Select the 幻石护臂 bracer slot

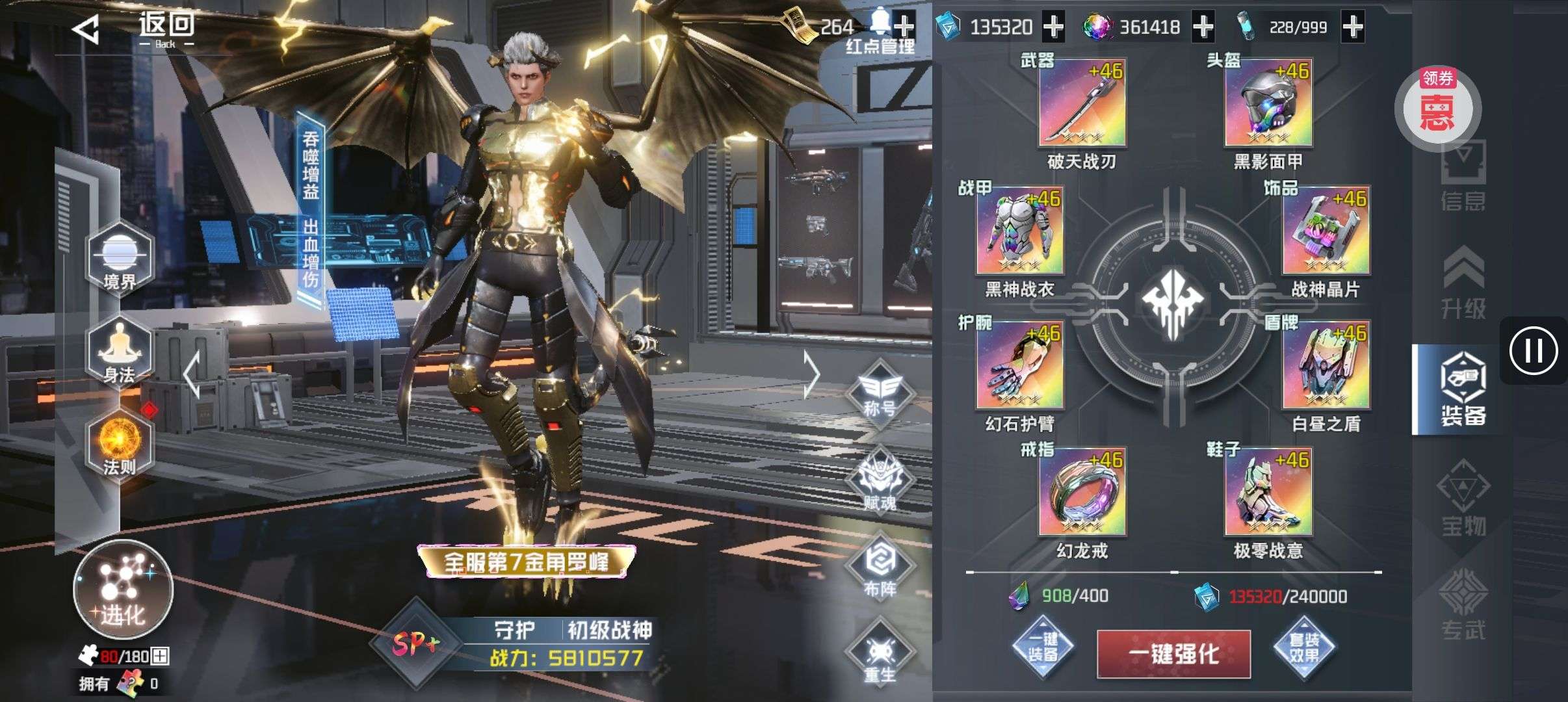pyautogui.click(x=1019, y=365)
